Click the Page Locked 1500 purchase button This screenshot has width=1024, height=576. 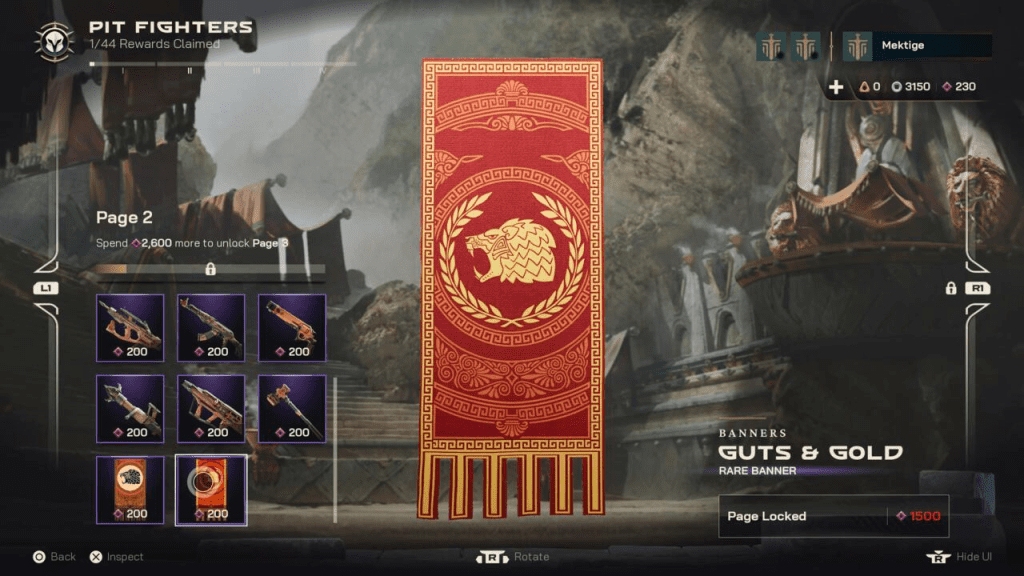tap(833, 516)
